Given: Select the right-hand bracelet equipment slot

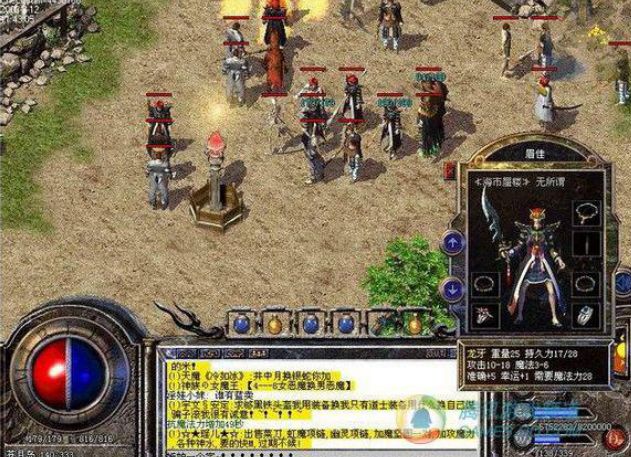Looking at the screenshot, I should coord(586,283).
